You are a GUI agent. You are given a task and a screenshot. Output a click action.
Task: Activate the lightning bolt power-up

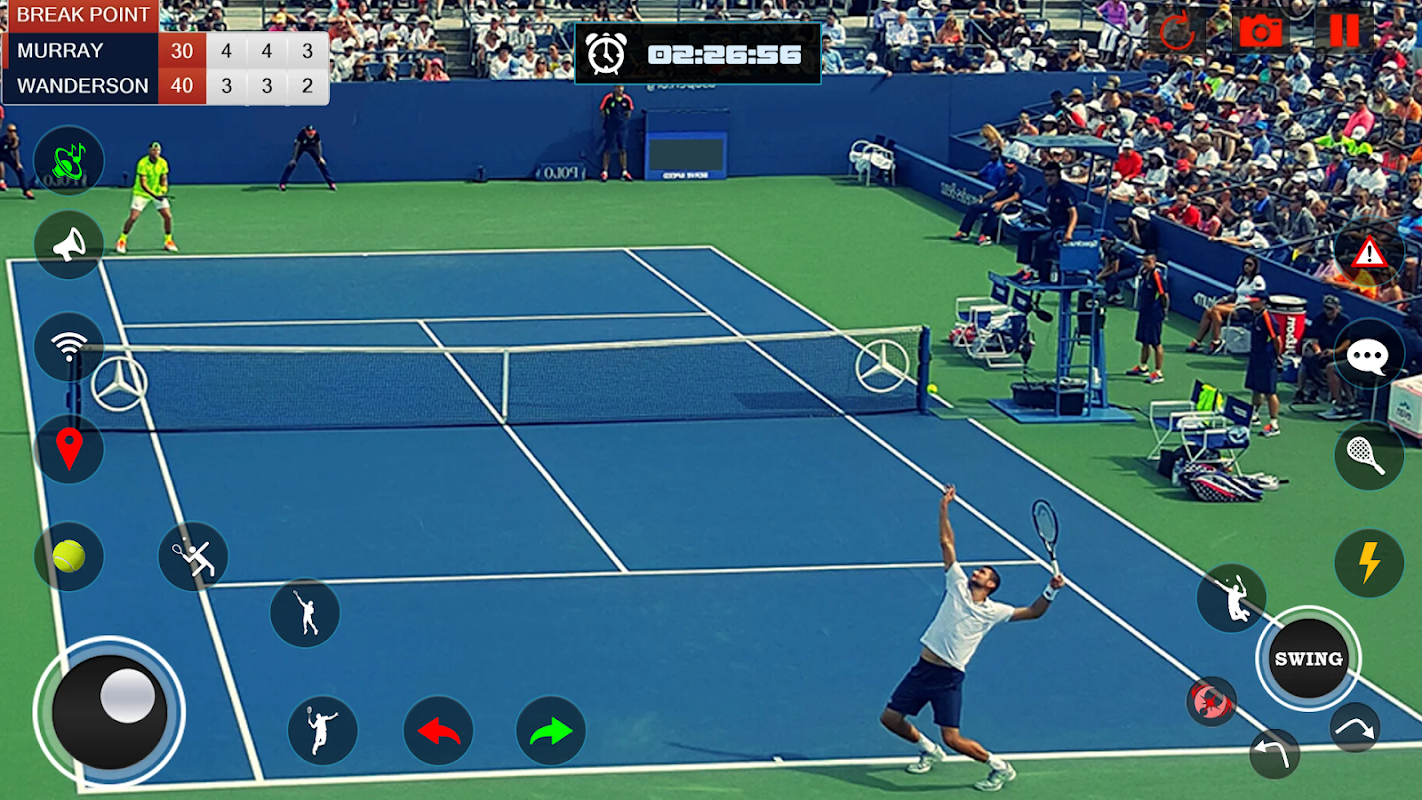1368,563
